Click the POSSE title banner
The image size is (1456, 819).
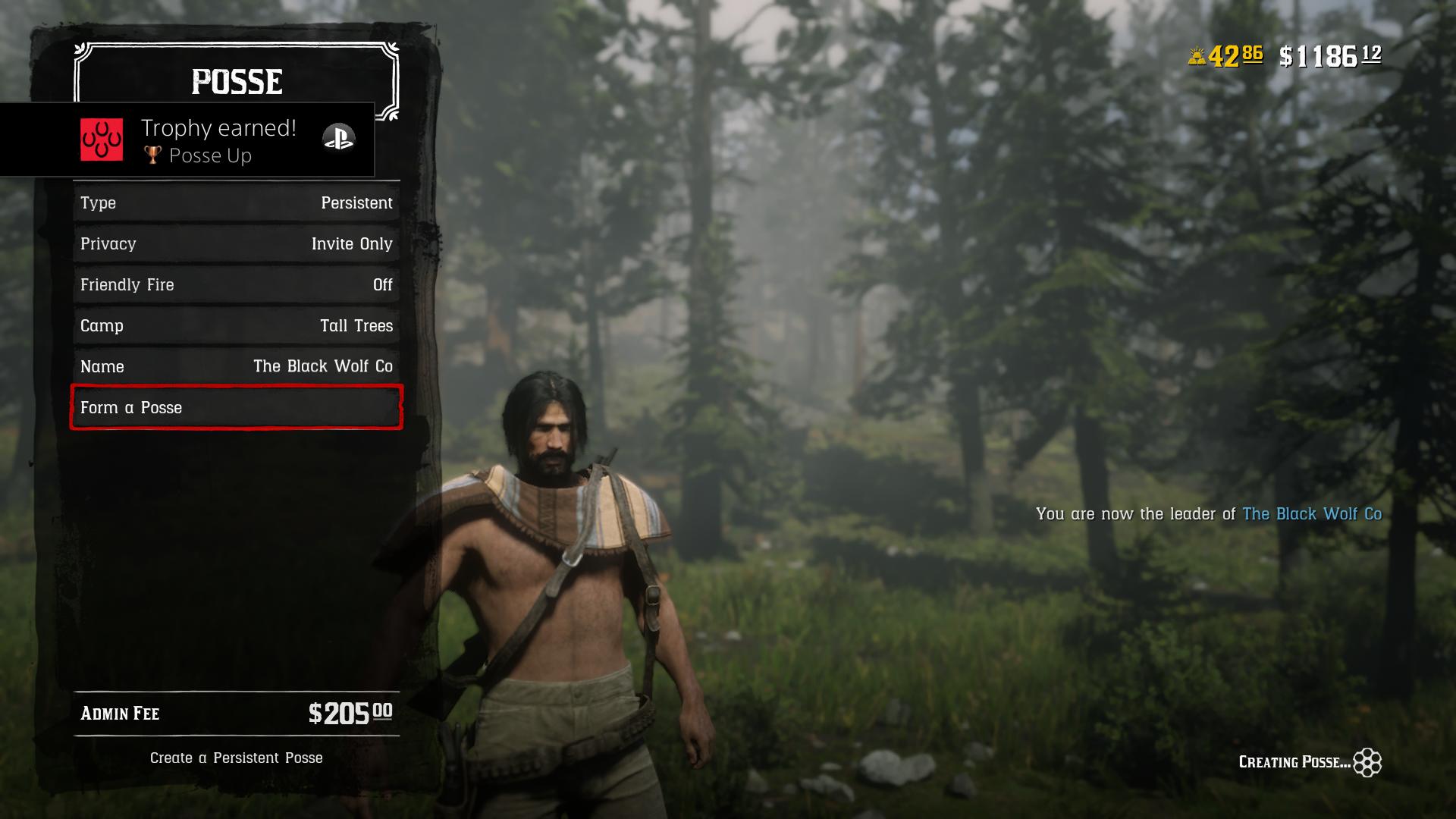pyautogui.click(x=235, y=82)
